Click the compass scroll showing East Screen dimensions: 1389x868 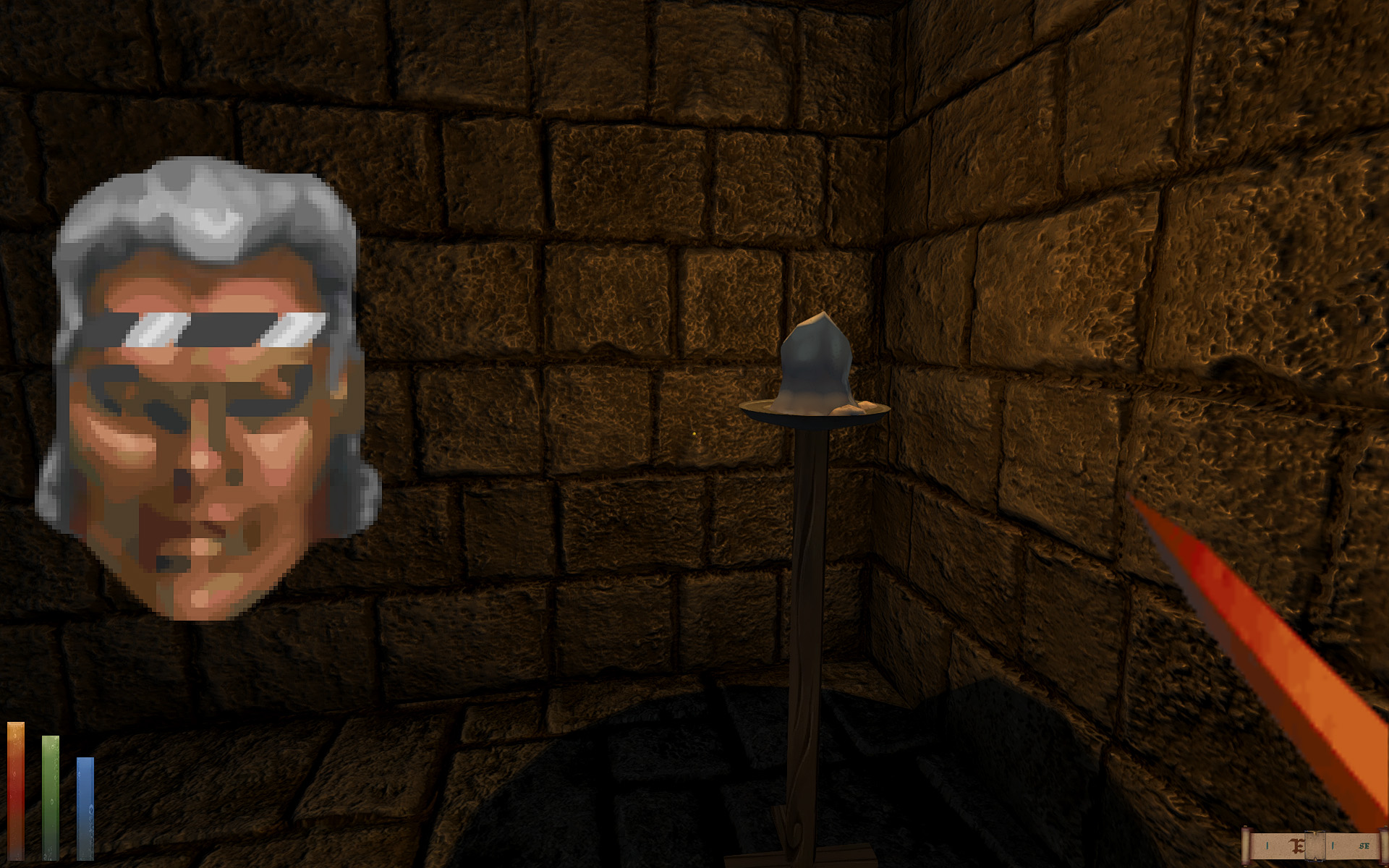pos(1317,846)
